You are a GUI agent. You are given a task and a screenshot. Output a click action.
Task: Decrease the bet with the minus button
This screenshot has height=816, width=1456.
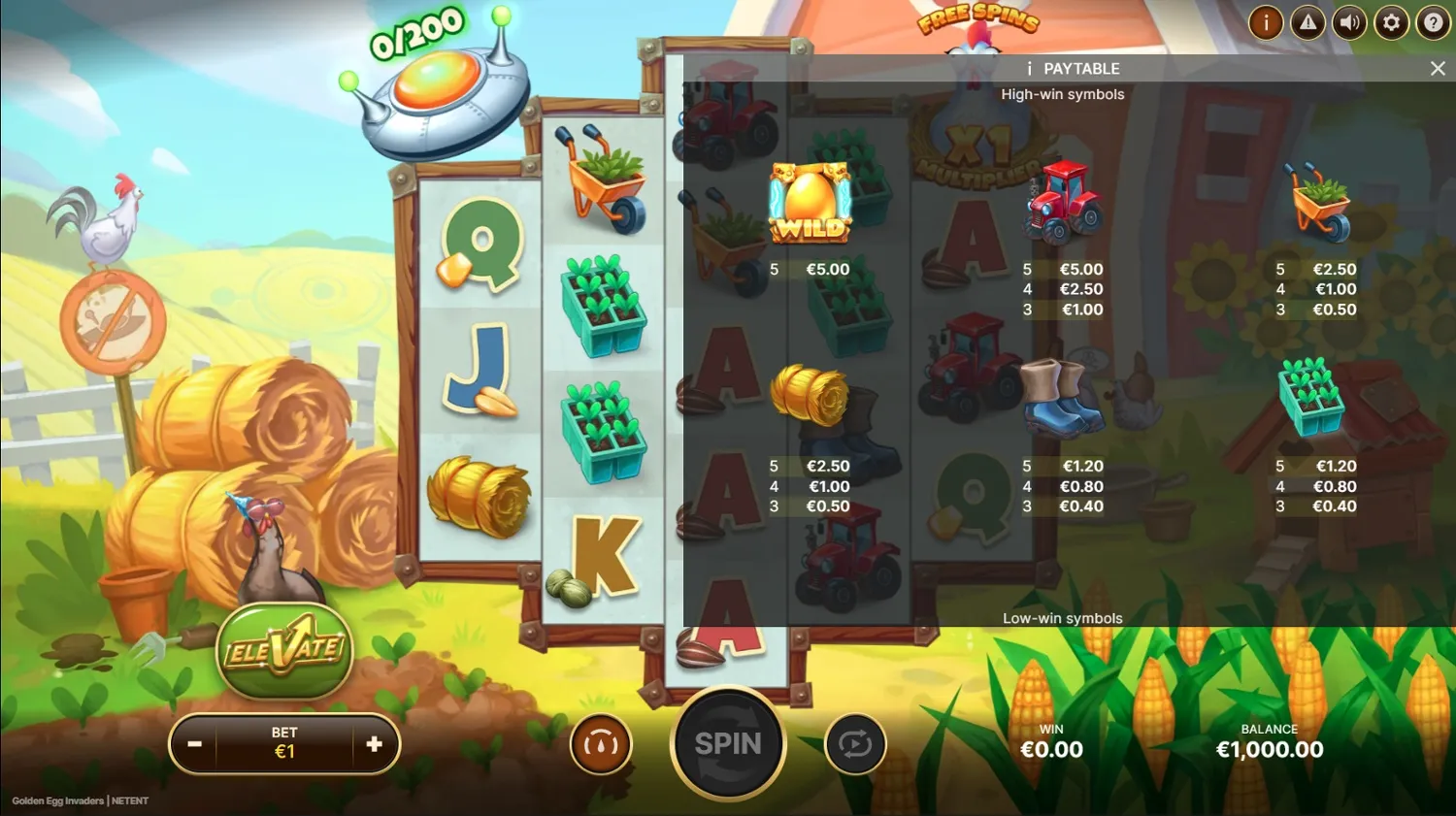[x=193, y=744]
